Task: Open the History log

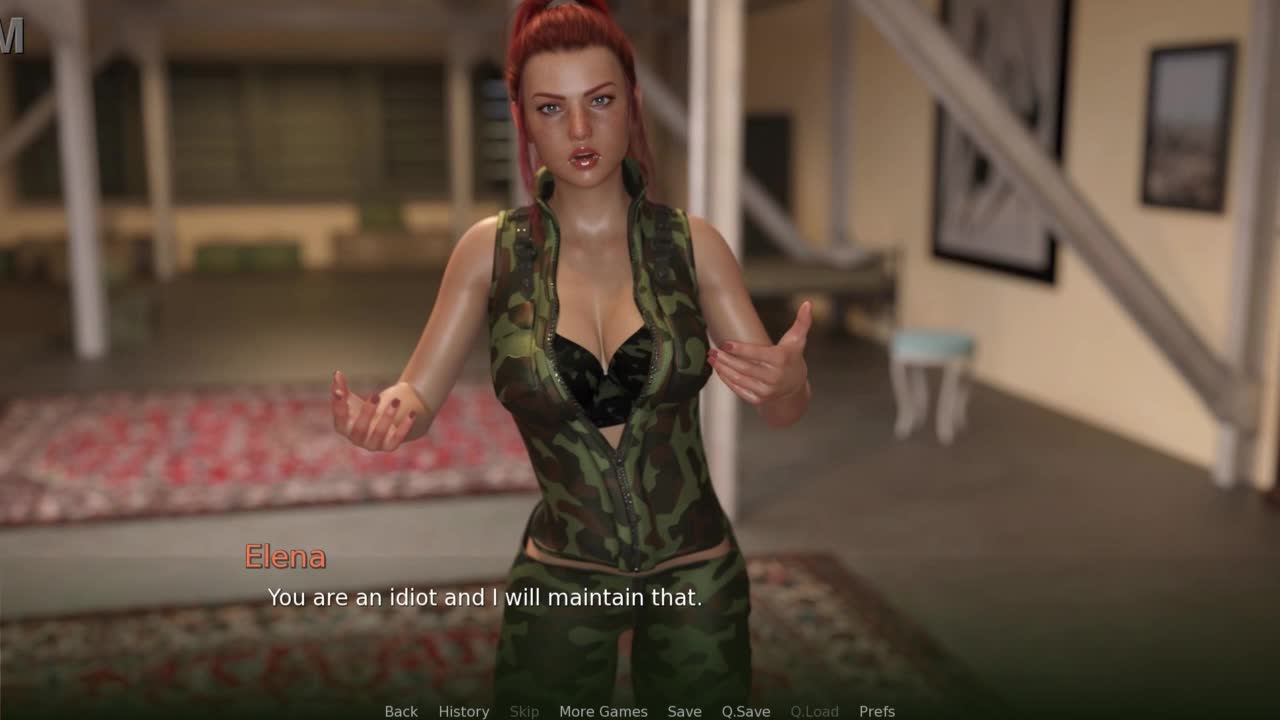Action: [464, 711]
